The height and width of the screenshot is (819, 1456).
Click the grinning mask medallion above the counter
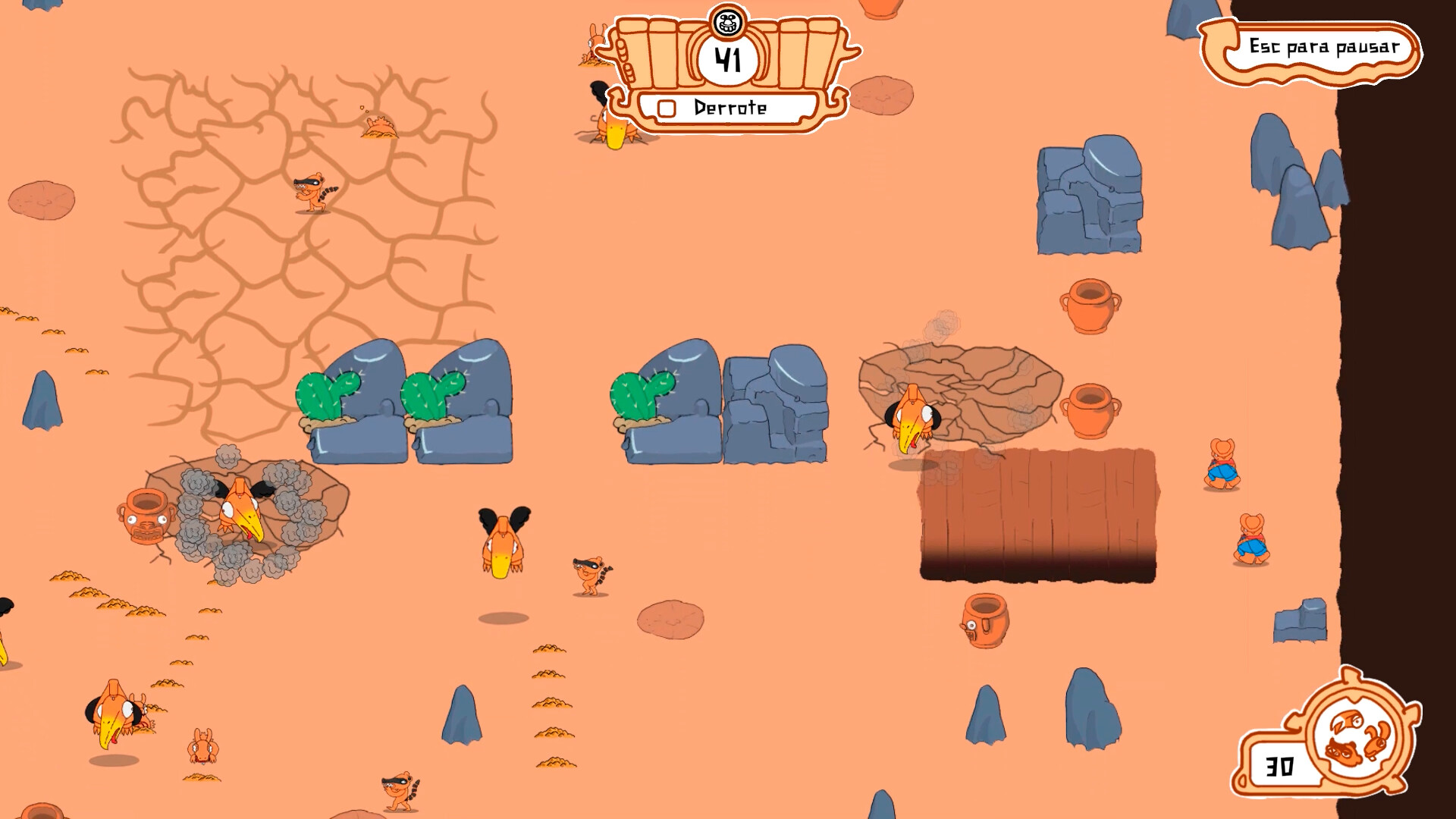tap(728, 24)
